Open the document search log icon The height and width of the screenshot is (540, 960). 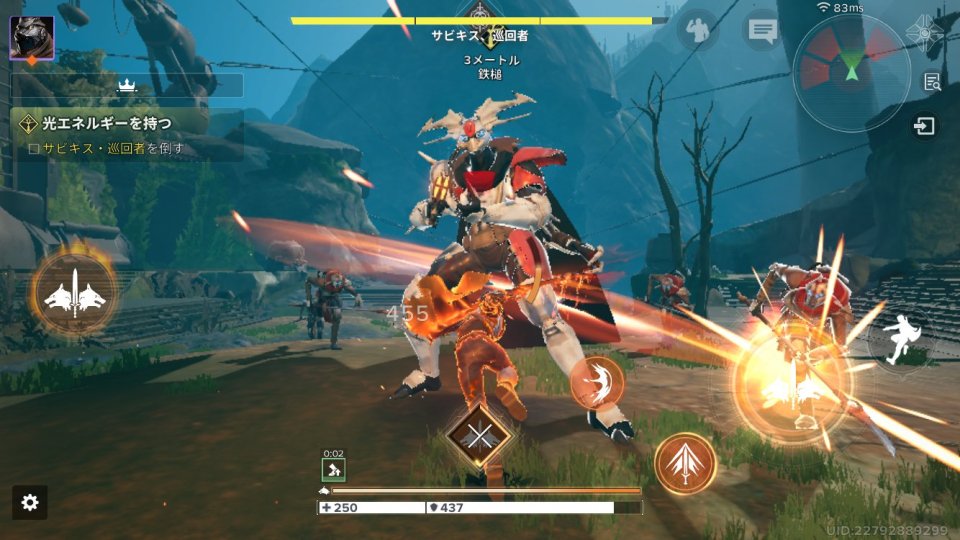[x=932, y=82]
